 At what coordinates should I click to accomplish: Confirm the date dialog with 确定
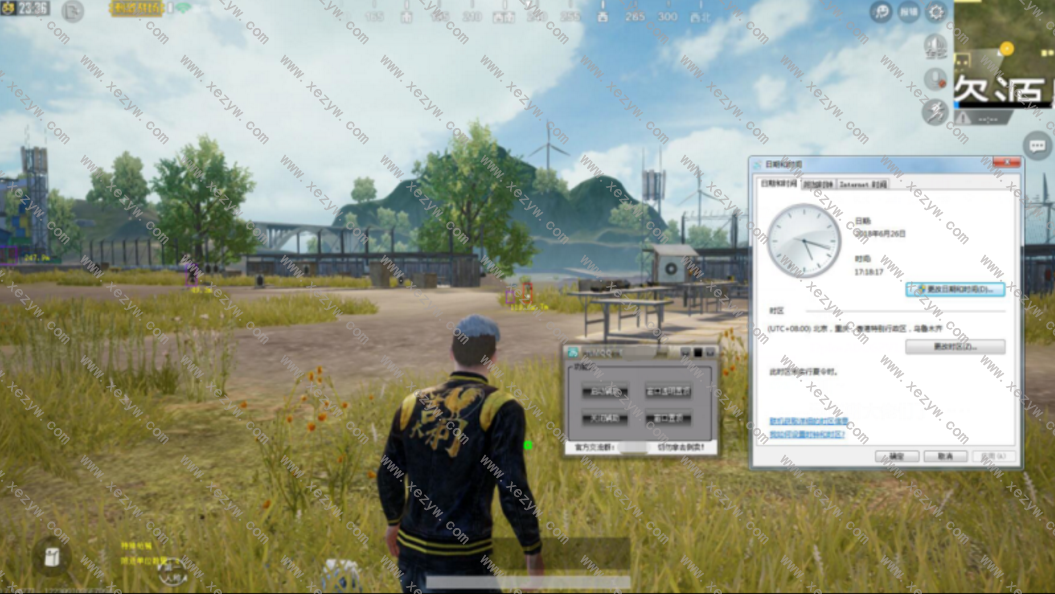(x=896, y=456)
